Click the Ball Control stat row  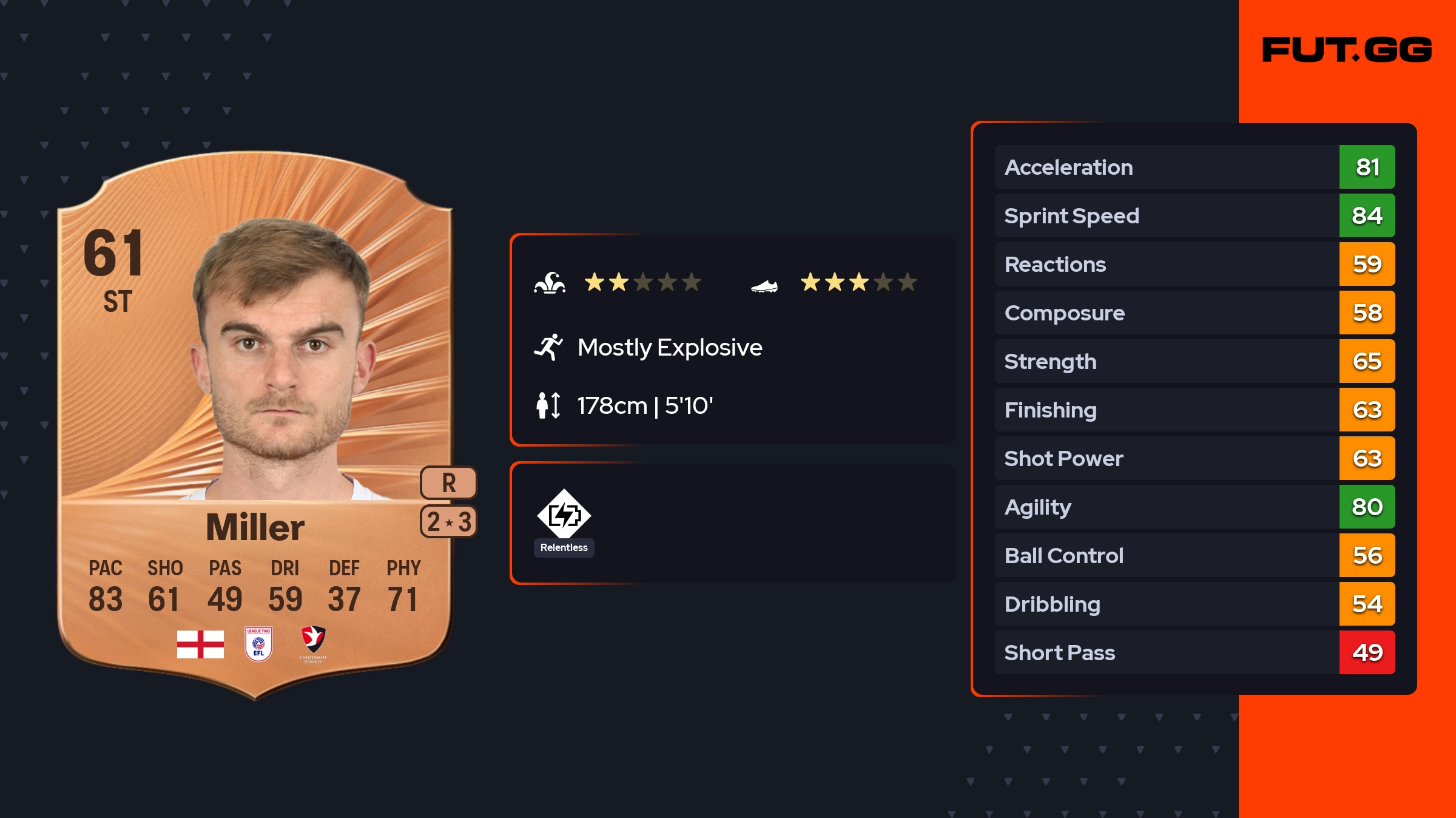pos(1194,556)
